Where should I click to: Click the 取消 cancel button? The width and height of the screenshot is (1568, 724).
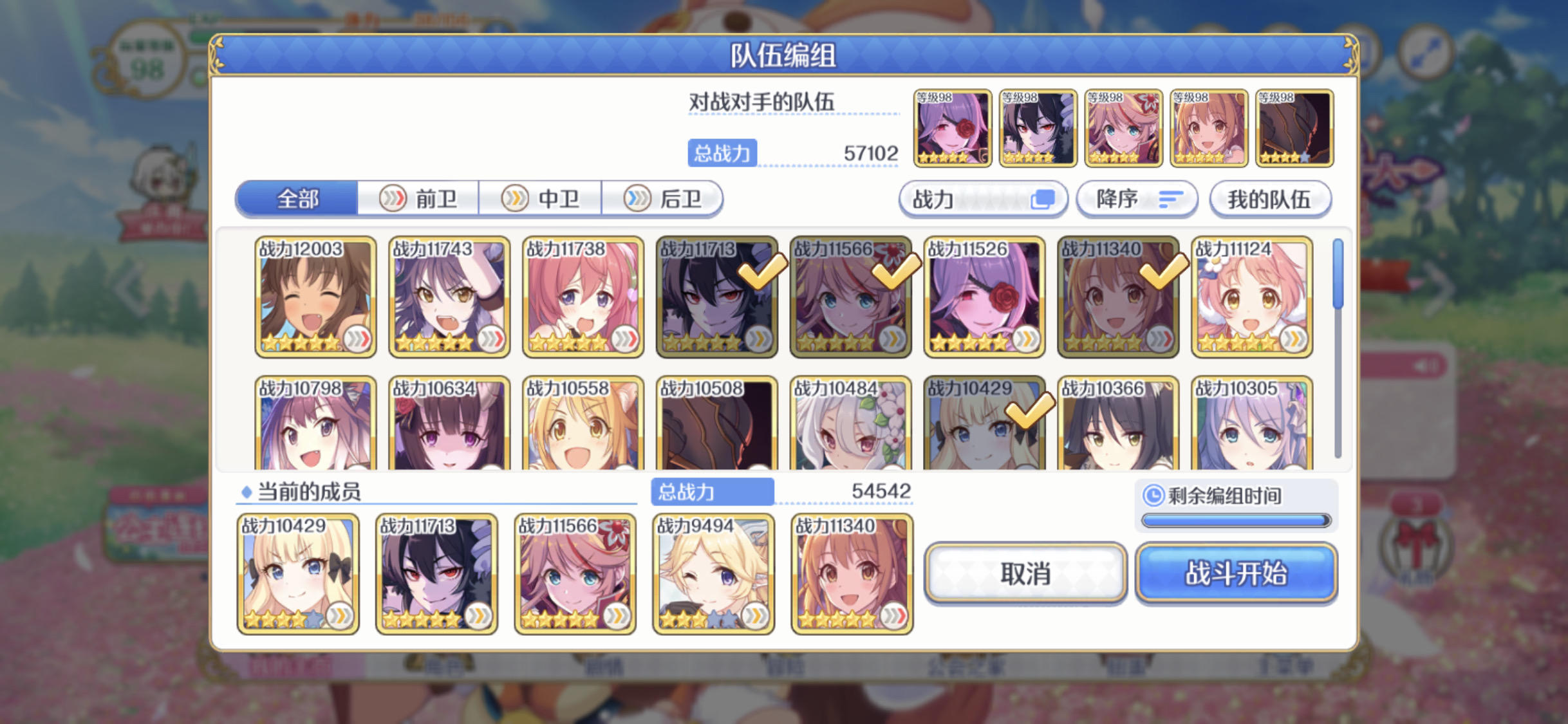[1026, 575]
